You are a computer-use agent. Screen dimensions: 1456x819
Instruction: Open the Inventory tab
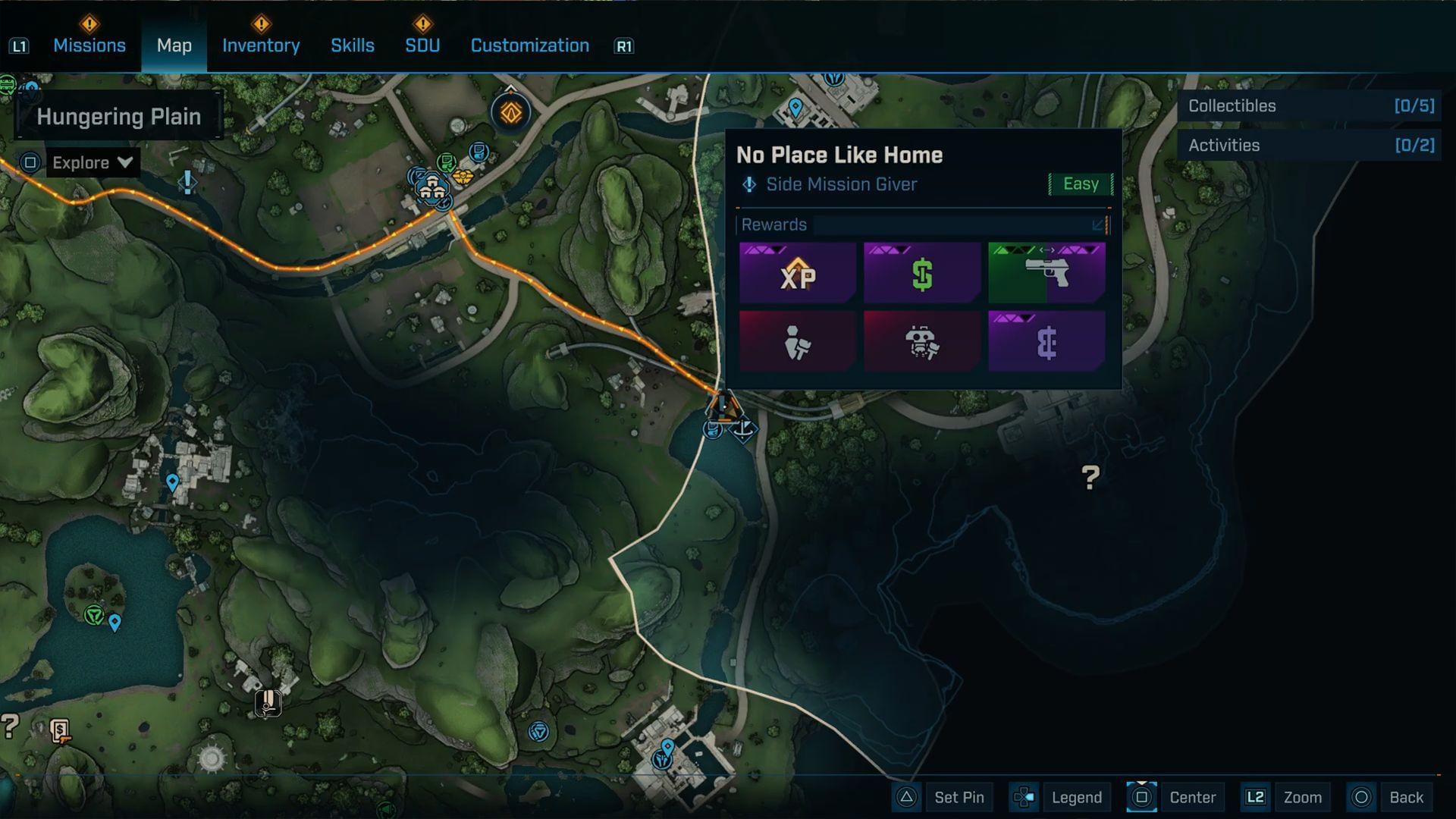tap(261, 45)
